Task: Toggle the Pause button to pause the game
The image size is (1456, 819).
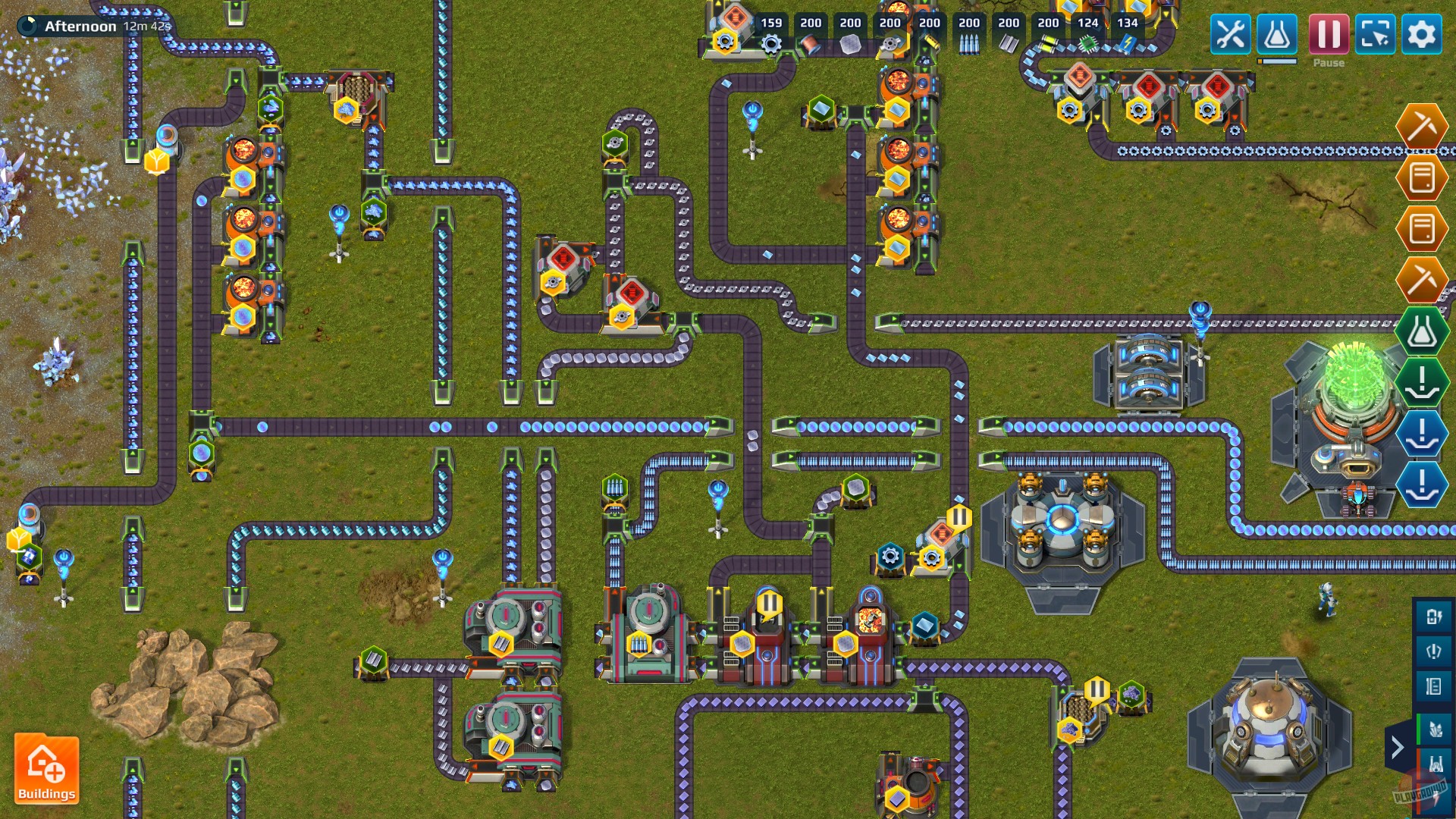Action: [1327, 34]
